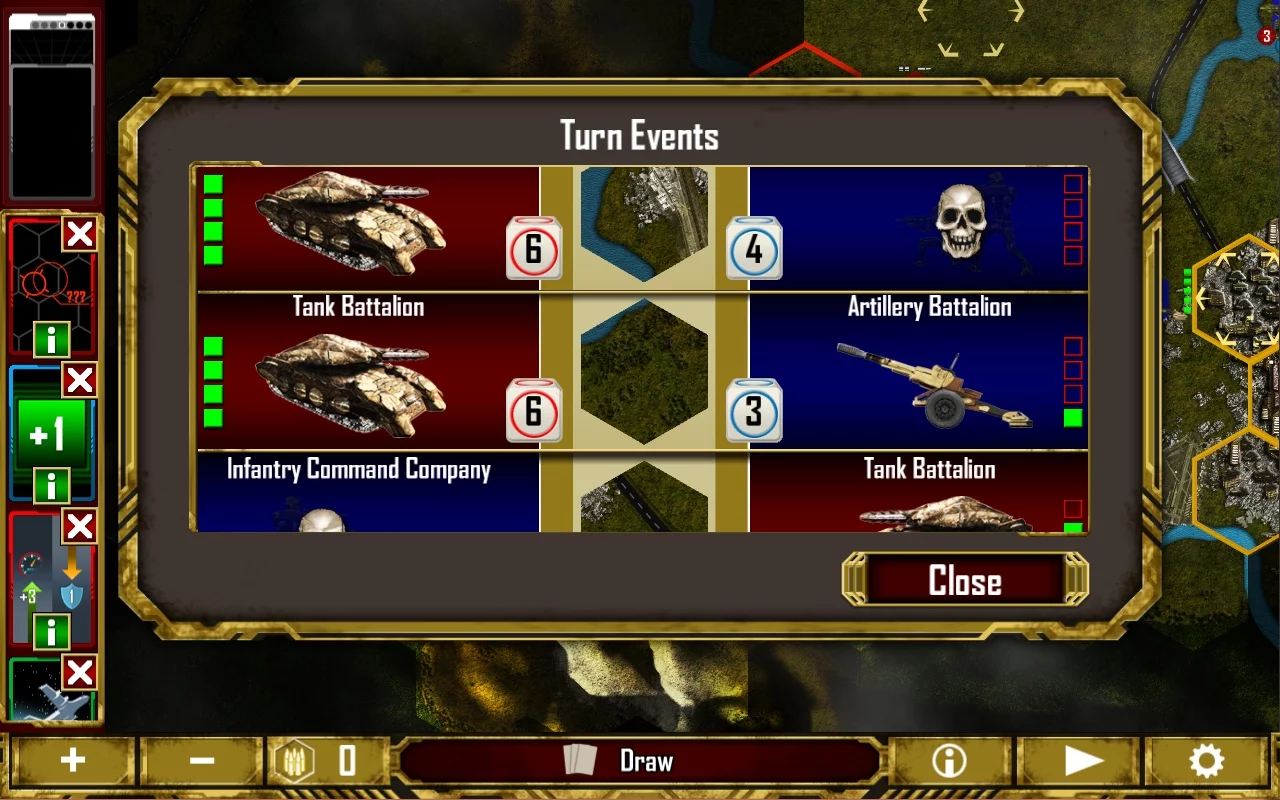Viewport: 1280px width, 800px height.
Task: Click the minus zoom-out button
Action: [202, 762]
